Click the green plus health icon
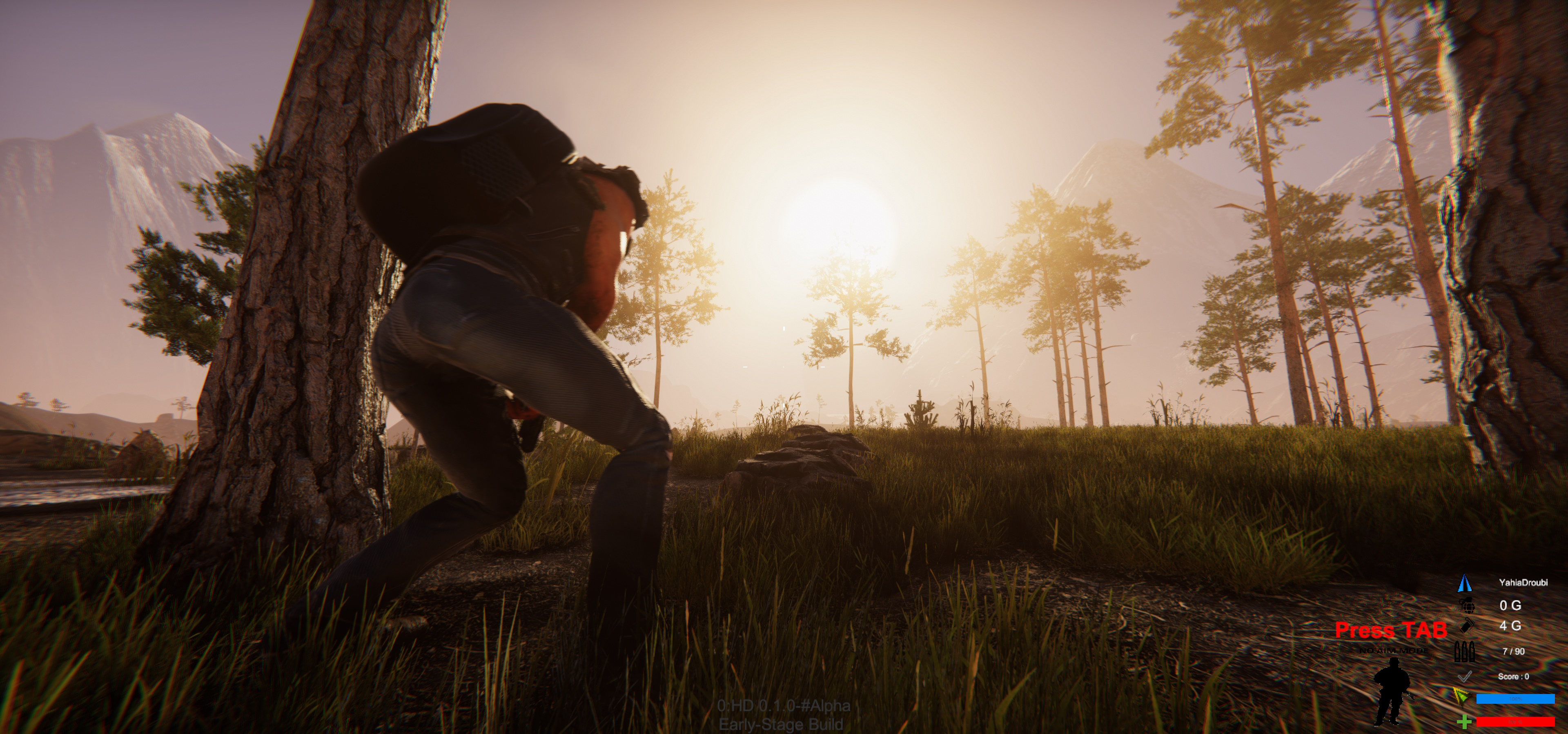 coord(1465,722)
